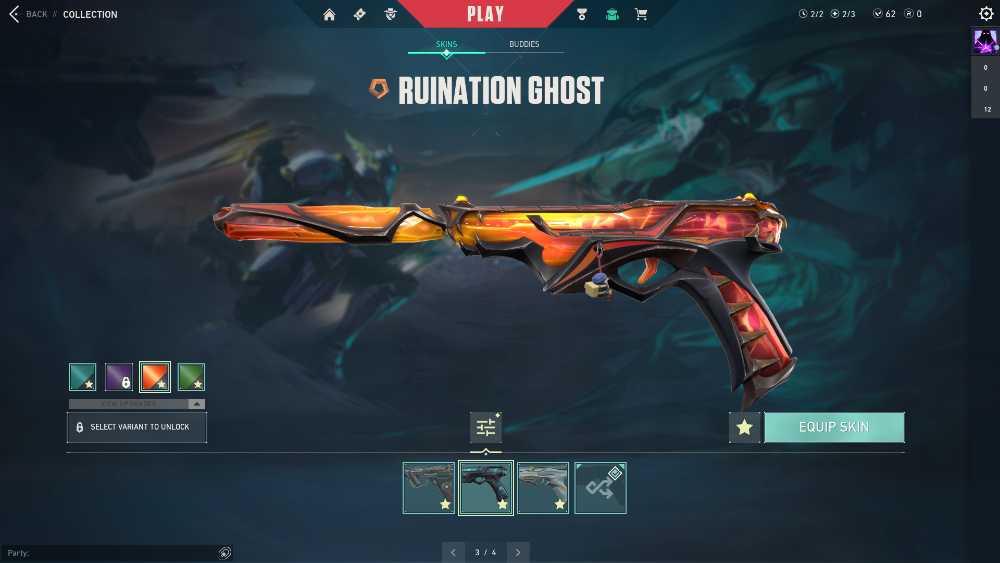Equip the Ruination Ghost skin
The image size is (1000, 563).
pos(834,427)
